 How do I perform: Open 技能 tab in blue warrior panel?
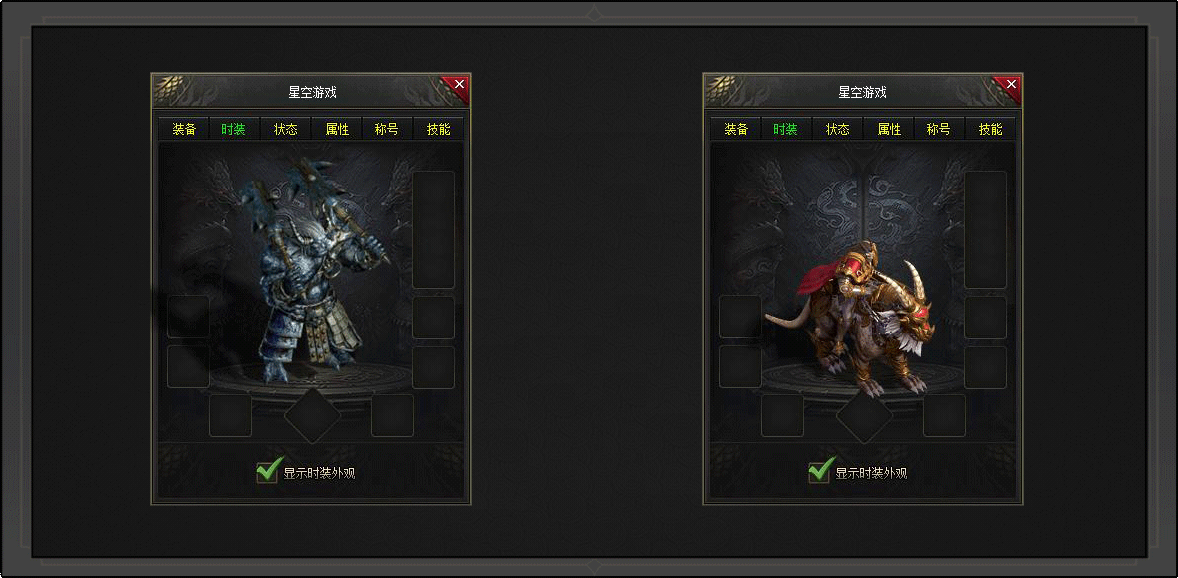[x=438, y=129]
